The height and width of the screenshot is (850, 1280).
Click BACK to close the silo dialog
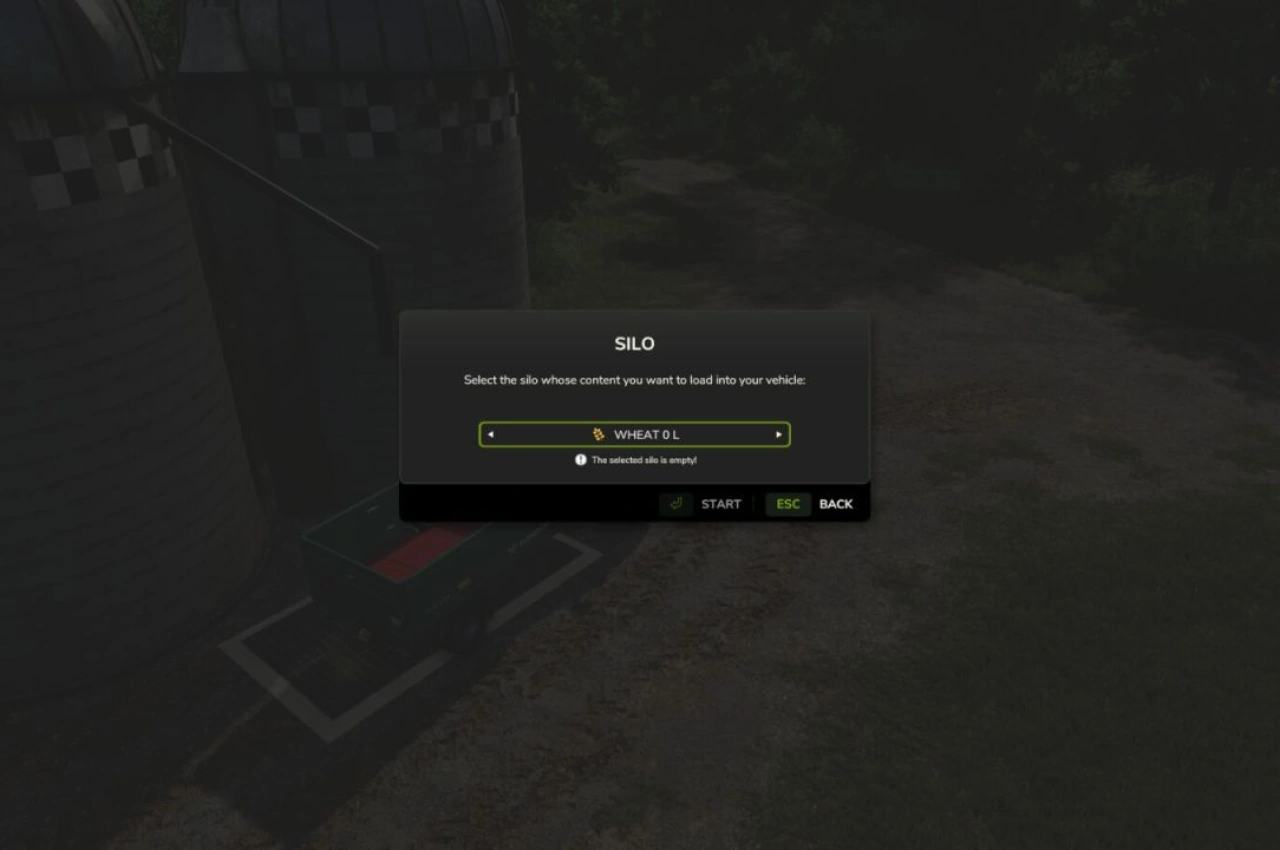[836, 504]
